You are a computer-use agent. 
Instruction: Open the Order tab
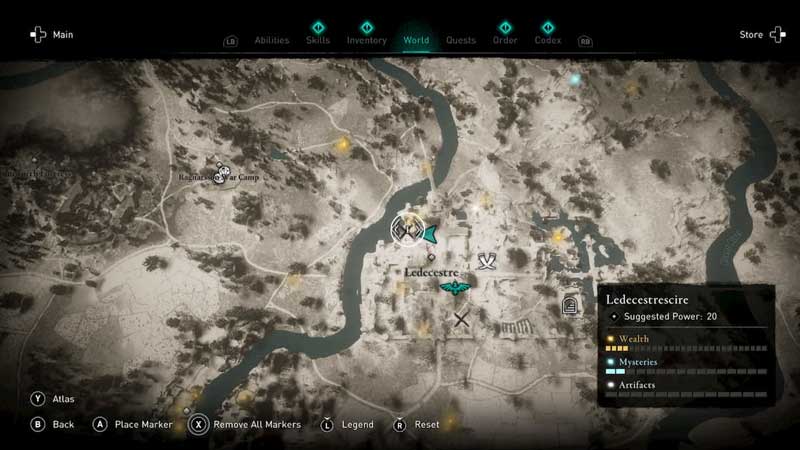pyautogui.click(x=505, y=41)
